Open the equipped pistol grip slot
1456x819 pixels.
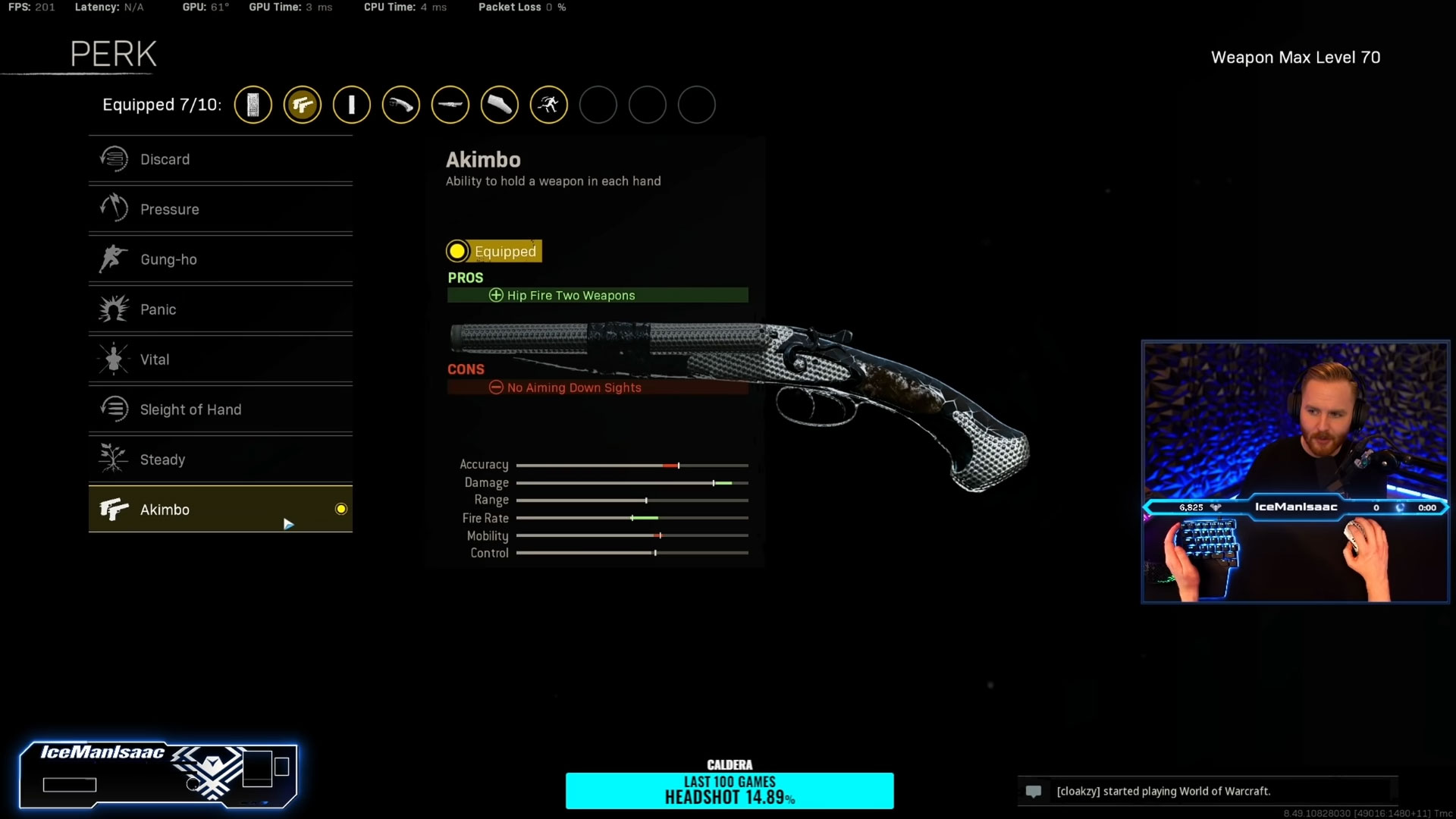pyautogui.click(x=401, y=105)
